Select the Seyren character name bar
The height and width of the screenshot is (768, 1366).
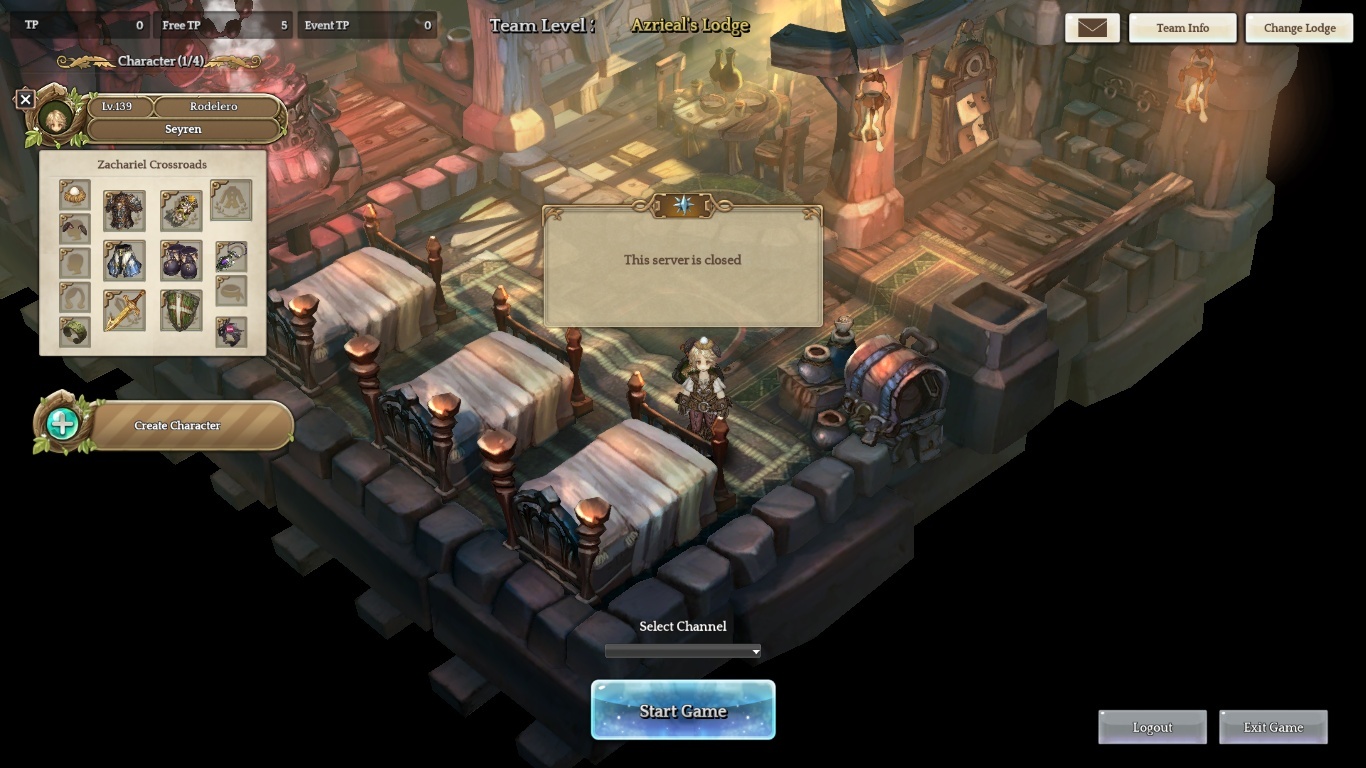183,129
